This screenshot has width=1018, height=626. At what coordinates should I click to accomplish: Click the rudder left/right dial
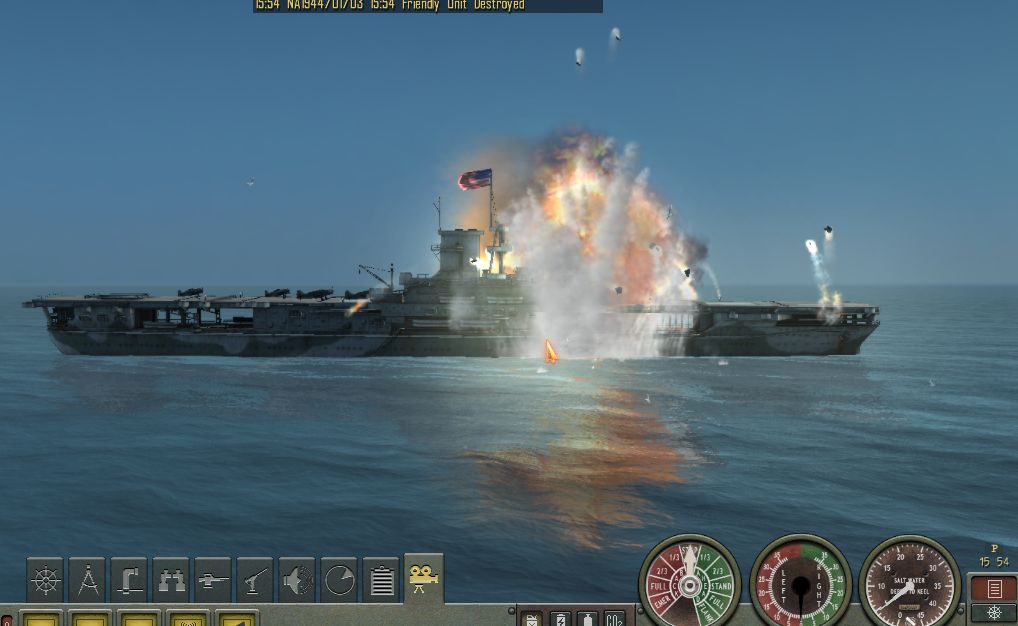click(800, 585)
